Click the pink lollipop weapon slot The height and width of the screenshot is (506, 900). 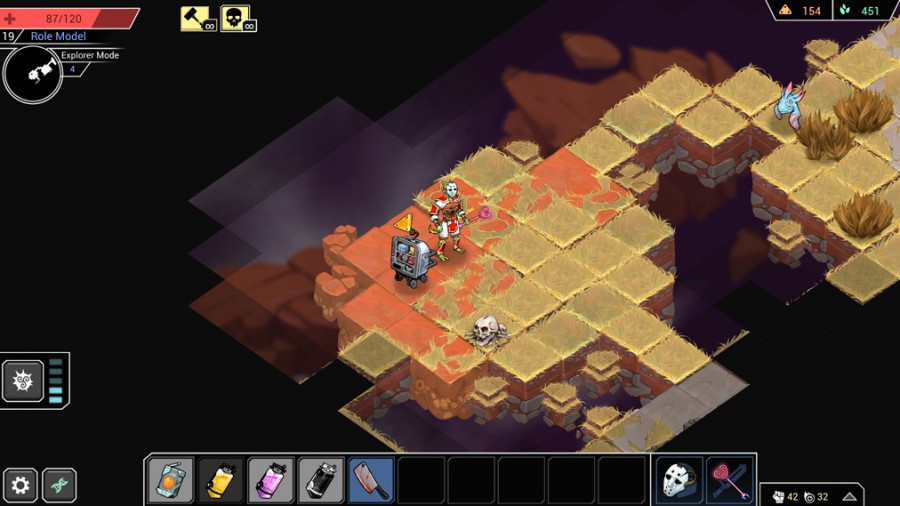click(730, 481)
